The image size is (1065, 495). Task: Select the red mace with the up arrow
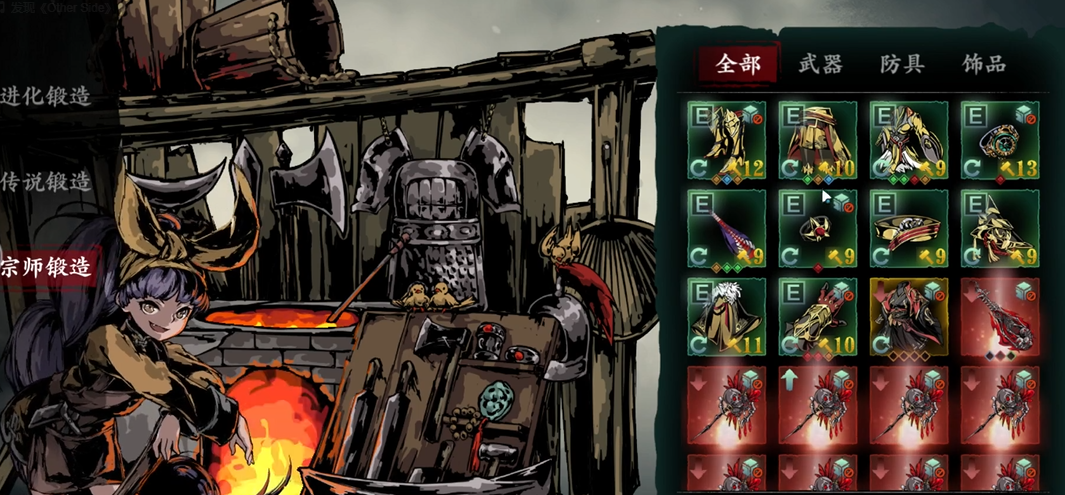tap(817, 405)
